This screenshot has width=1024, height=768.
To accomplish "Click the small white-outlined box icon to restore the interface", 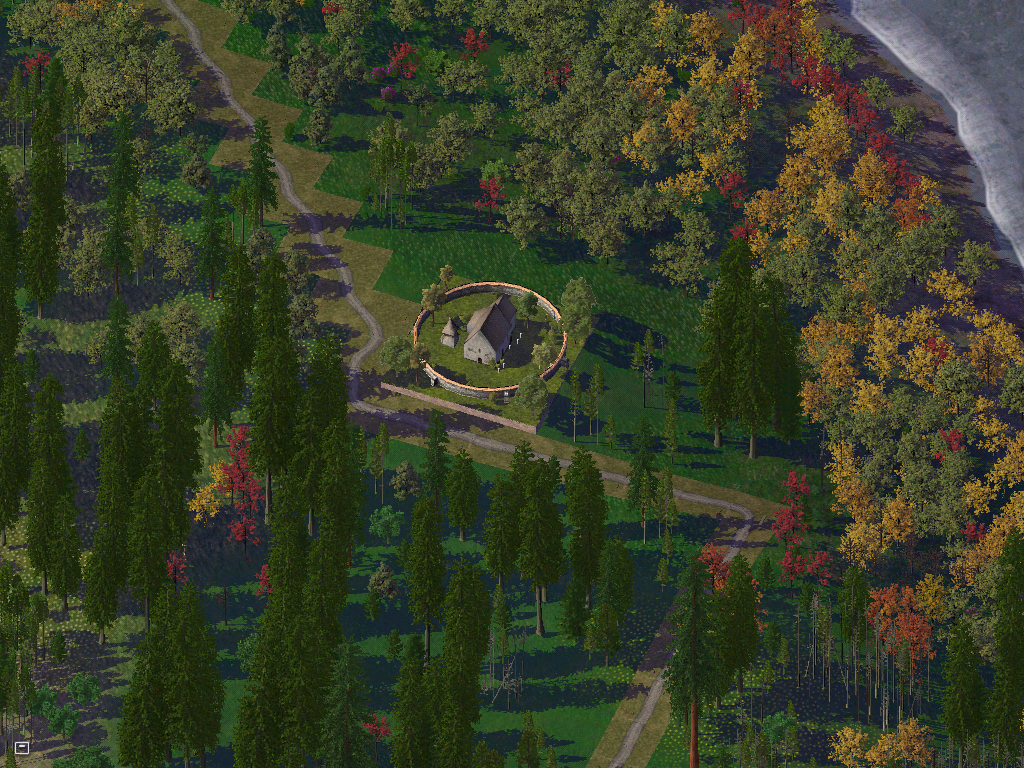I will coord(22,747).
